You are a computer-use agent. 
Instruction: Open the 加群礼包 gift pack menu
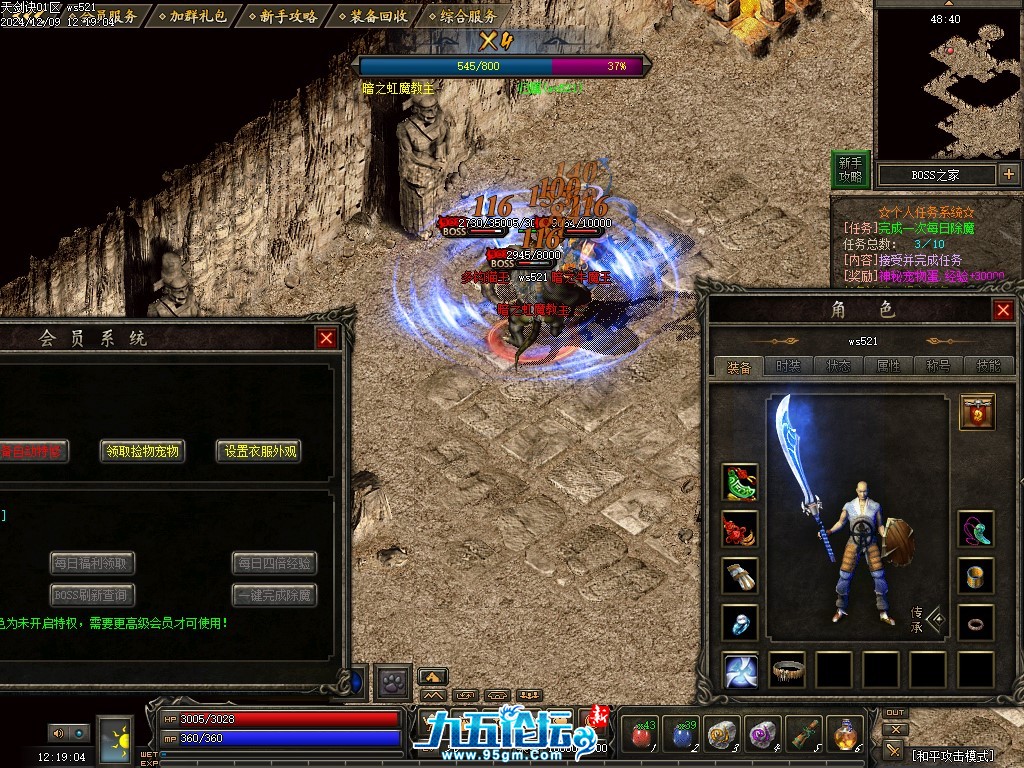coord(191,16)
